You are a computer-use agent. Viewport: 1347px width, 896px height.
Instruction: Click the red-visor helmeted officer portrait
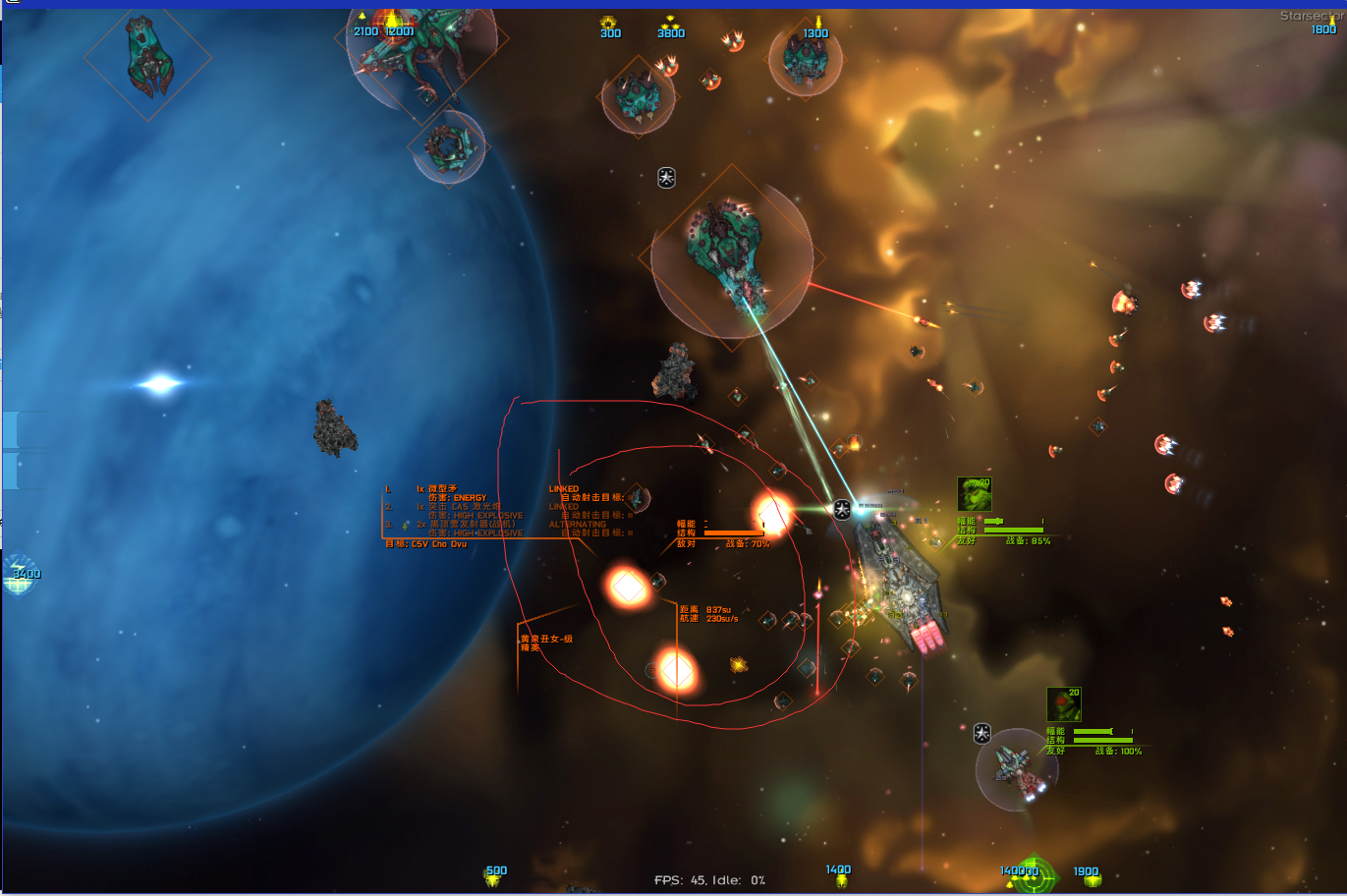coord(1063,704)
